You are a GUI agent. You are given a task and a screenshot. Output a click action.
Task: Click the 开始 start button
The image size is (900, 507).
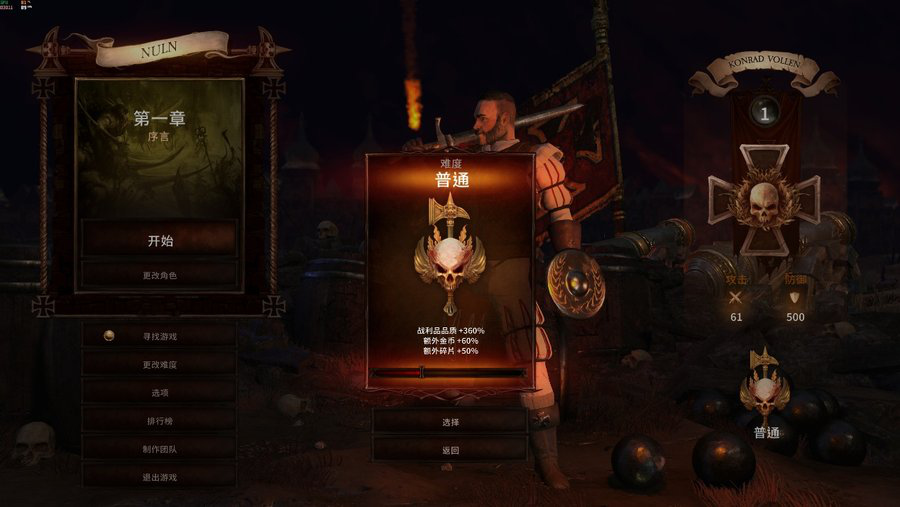coord(160,240)
